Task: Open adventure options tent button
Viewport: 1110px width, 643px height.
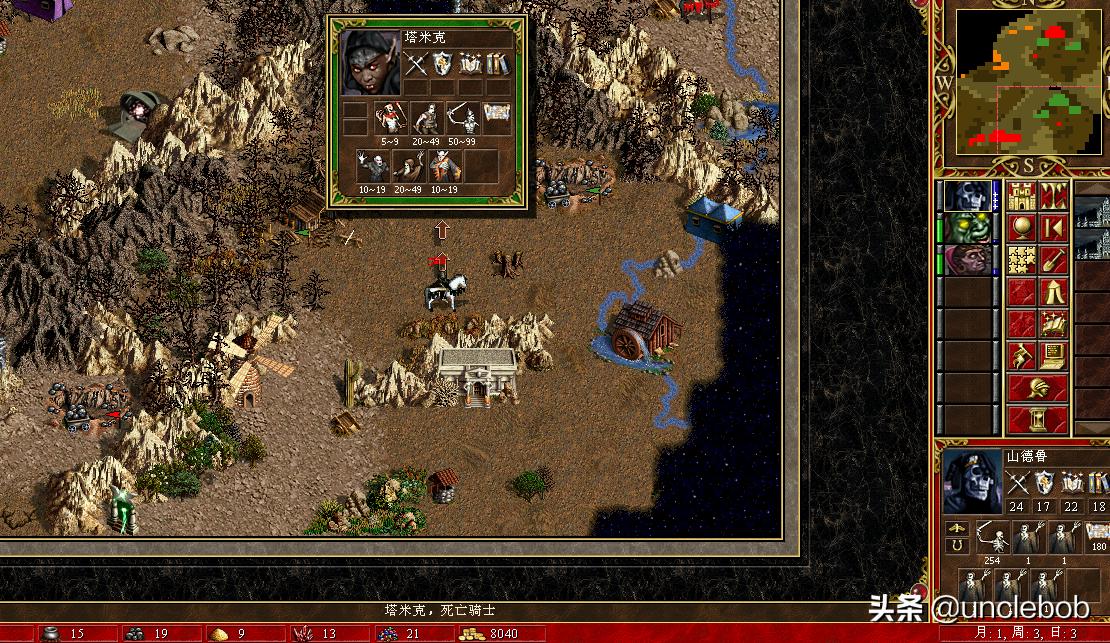Action: [1053, 292]
